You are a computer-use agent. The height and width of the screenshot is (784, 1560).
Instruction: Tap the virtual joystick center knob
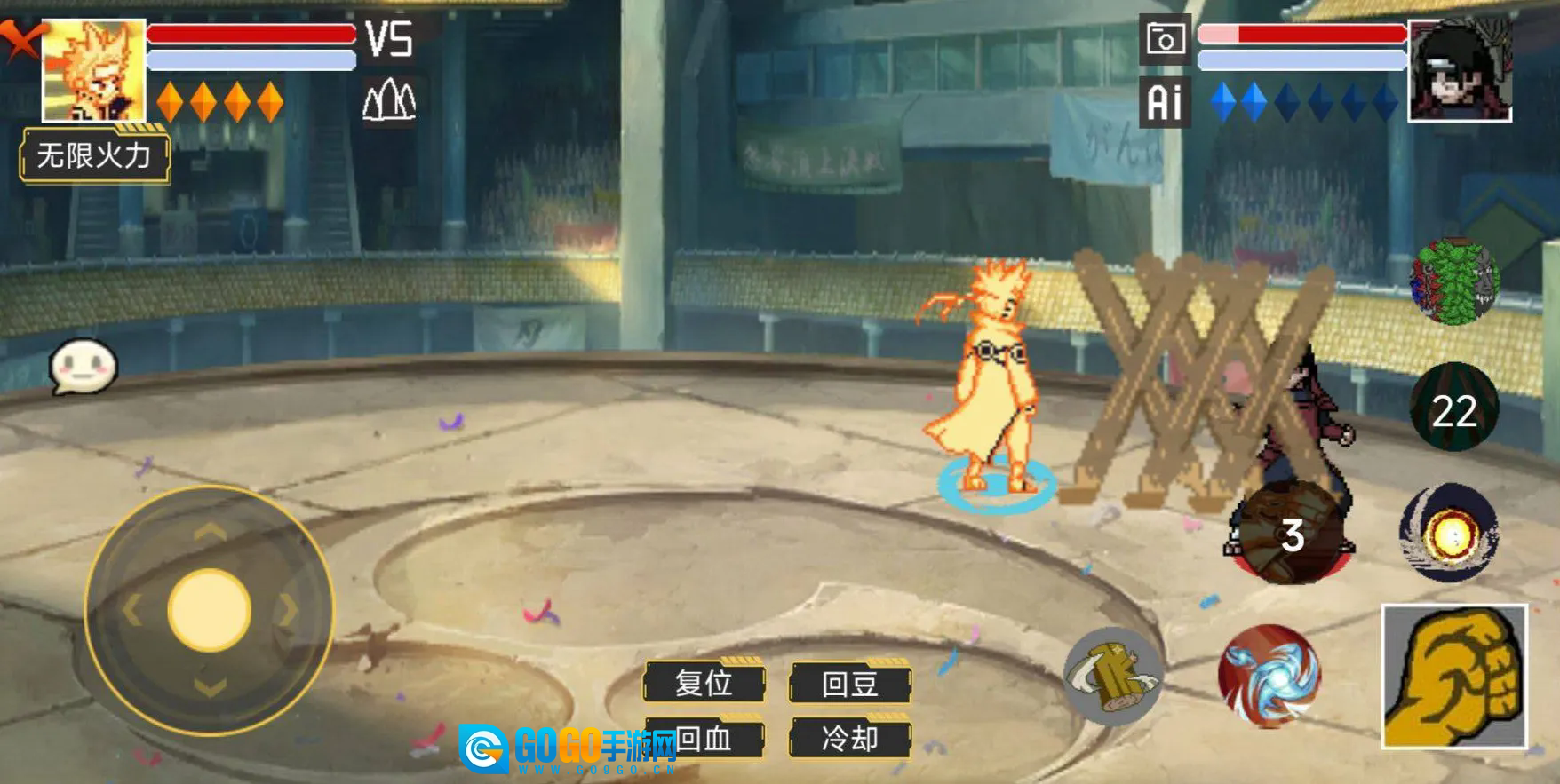[x=209, y=610]
